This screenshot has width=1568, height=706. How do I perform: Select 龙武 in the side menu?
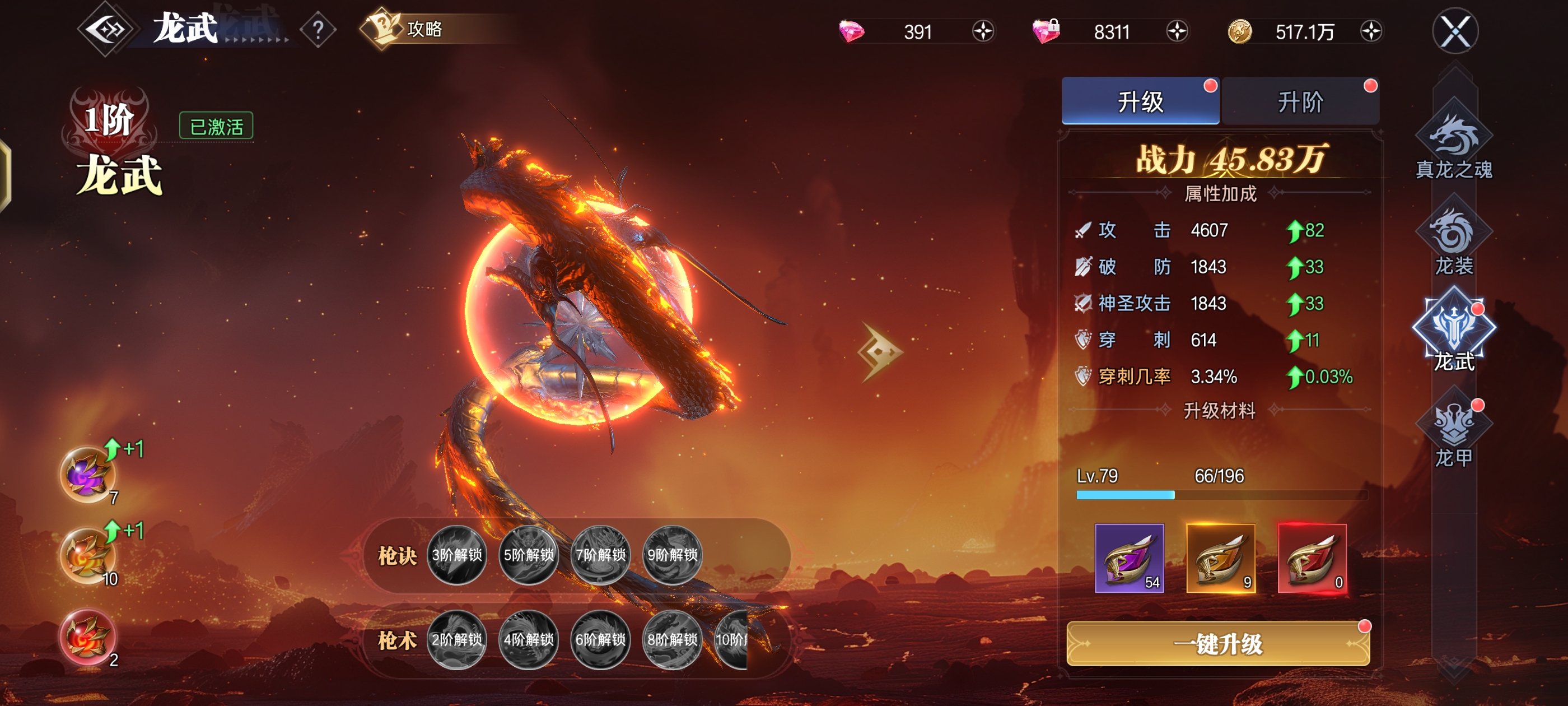coord(1454,332)
